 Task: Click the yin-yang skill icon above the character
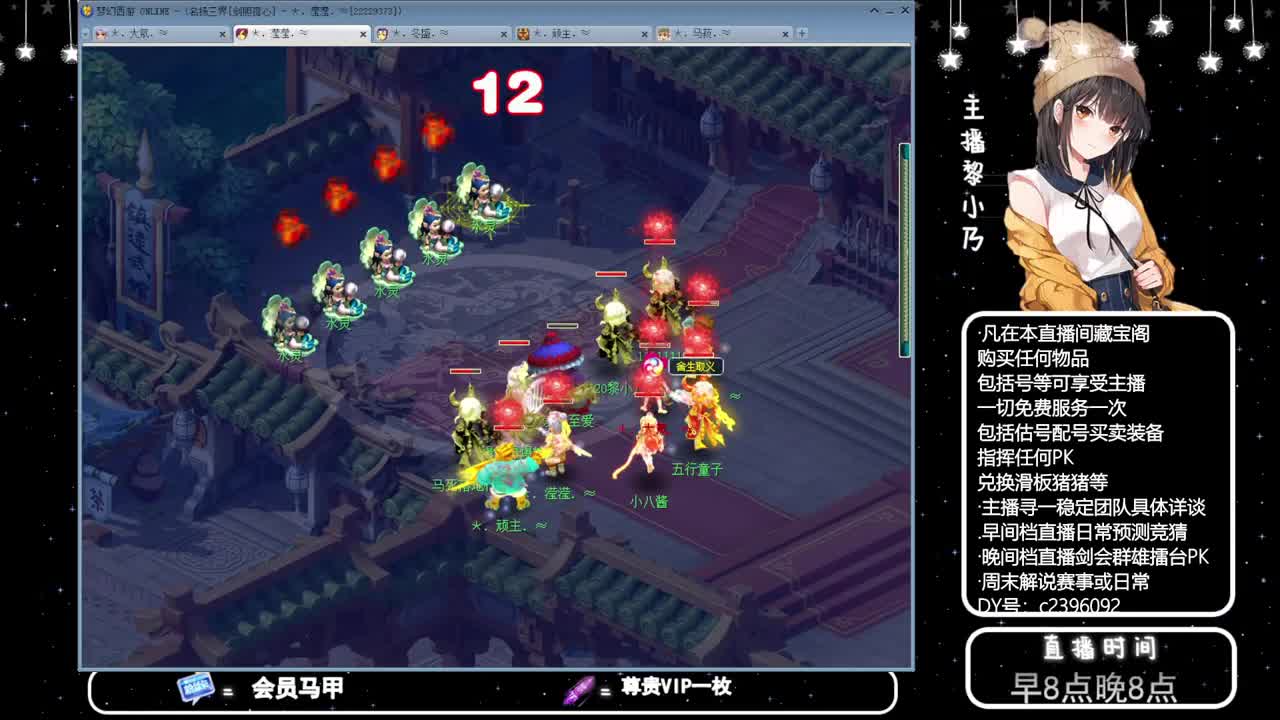point(655,367)
